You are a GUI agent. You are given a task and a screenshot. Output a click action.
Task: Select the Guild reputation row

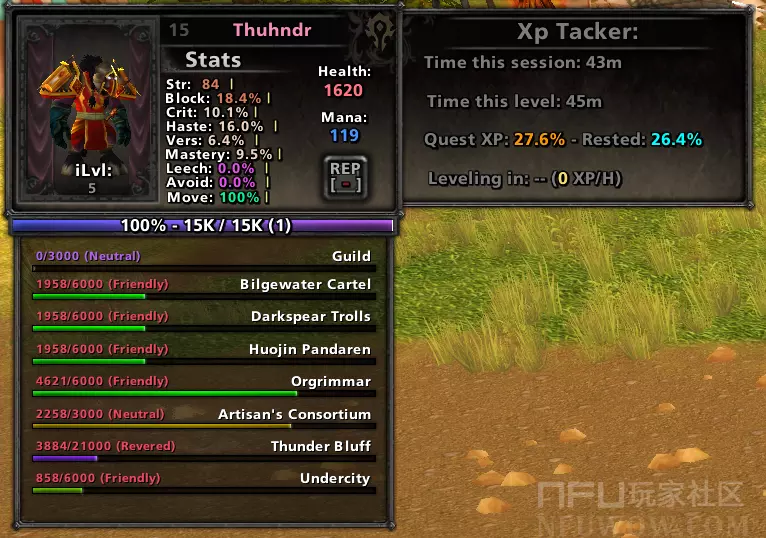(203, 262)
